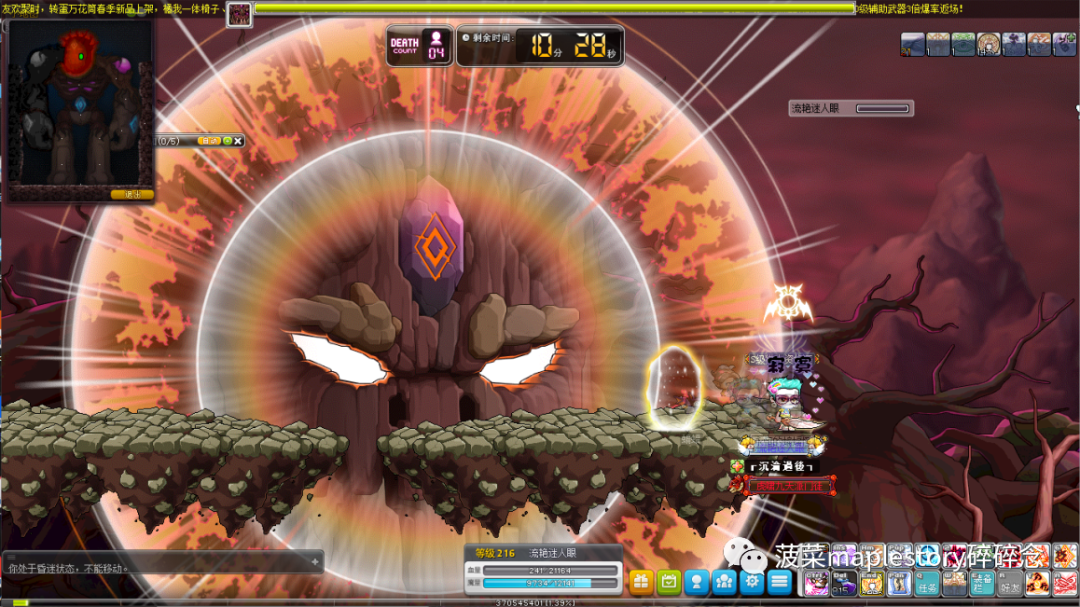The height and width of the screenshot is (607, 1080).
Task: Click the yellow 自动 auto button
Action: [x=209, y=141]
